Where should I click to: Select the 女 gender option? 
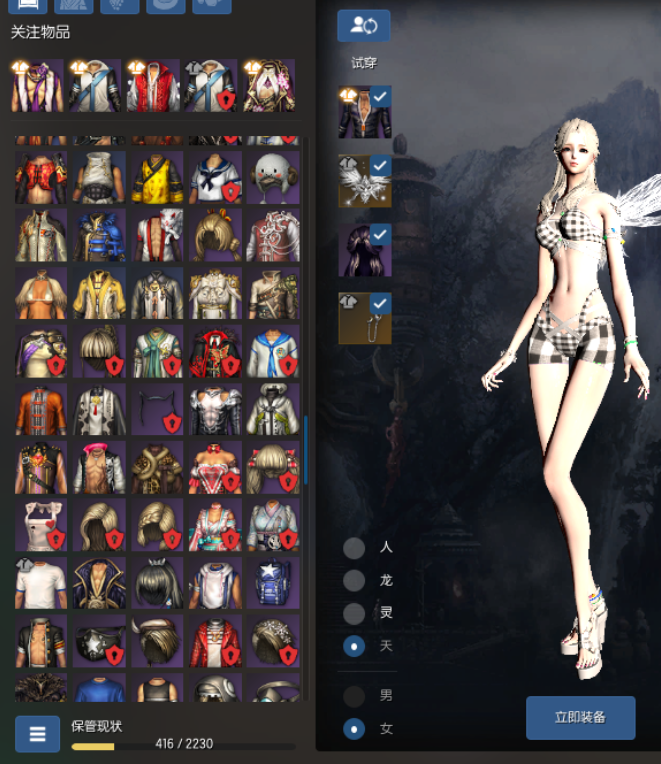point(354,729)
